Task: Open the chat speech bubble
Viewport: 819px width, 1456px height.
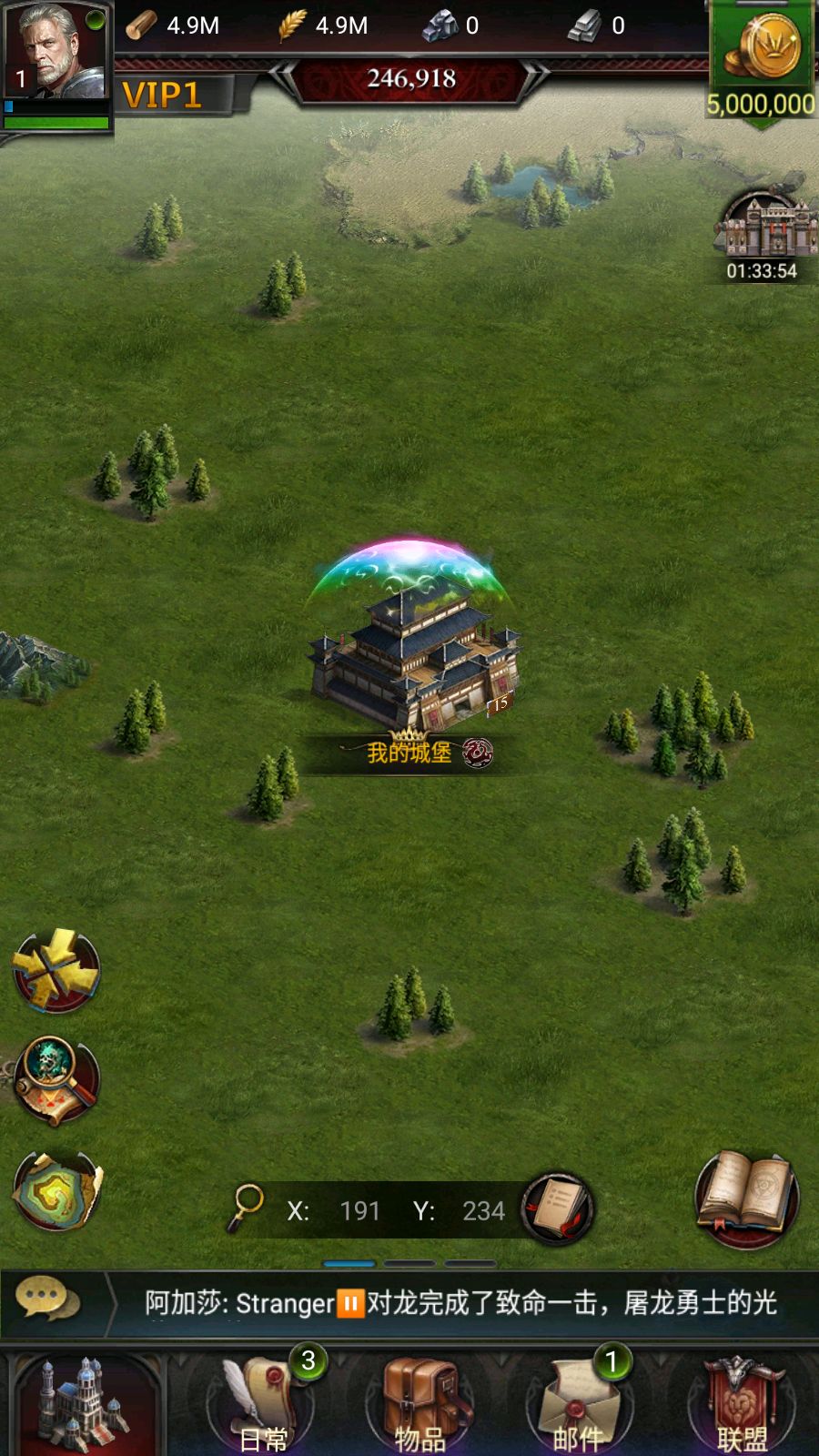Action: pyautogui.click(x=42, y=1299)
